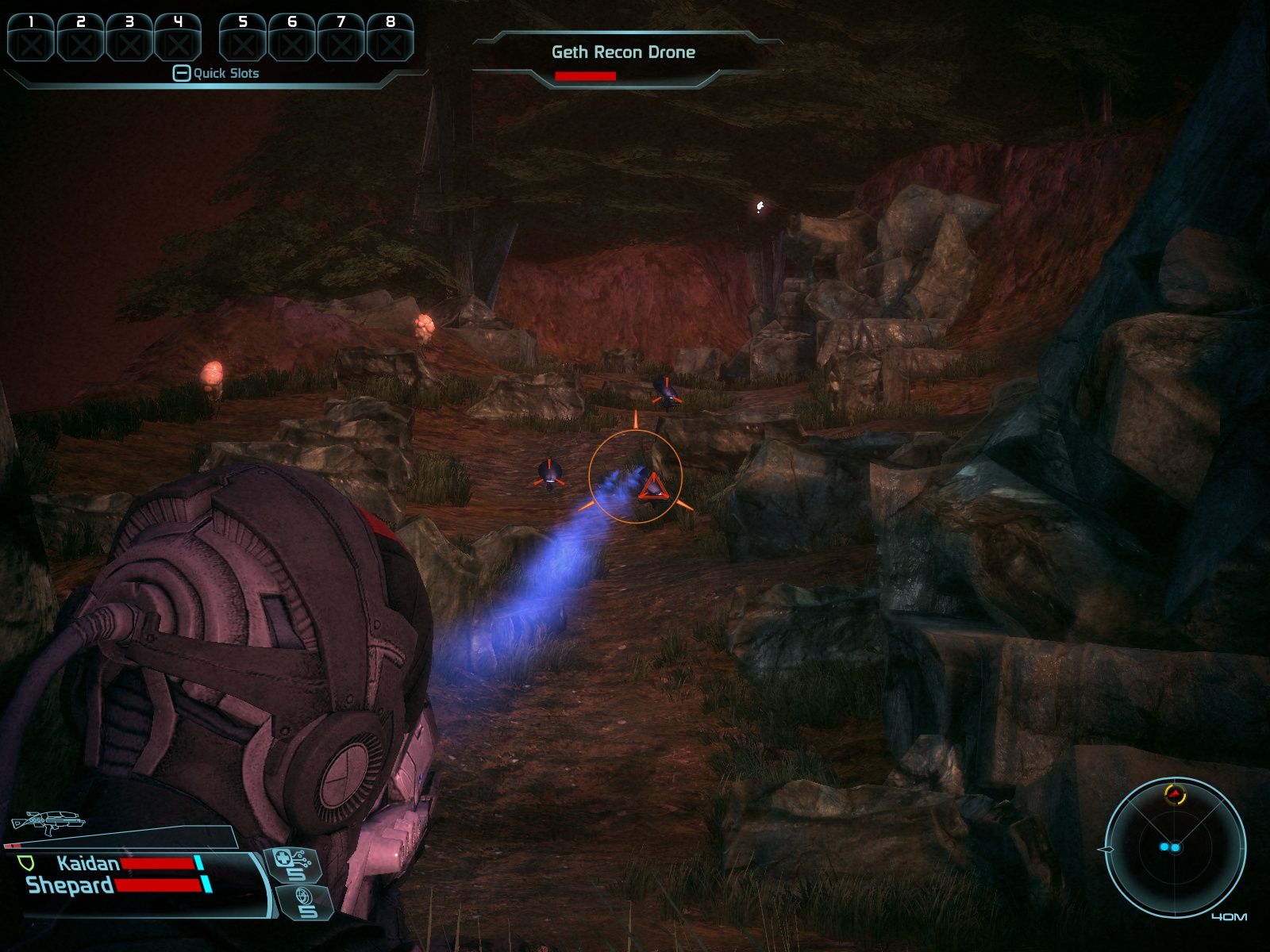Select Shepard's name in squad panel
Viewport: 1270px width, 952px height.
[x=70, y=885]
